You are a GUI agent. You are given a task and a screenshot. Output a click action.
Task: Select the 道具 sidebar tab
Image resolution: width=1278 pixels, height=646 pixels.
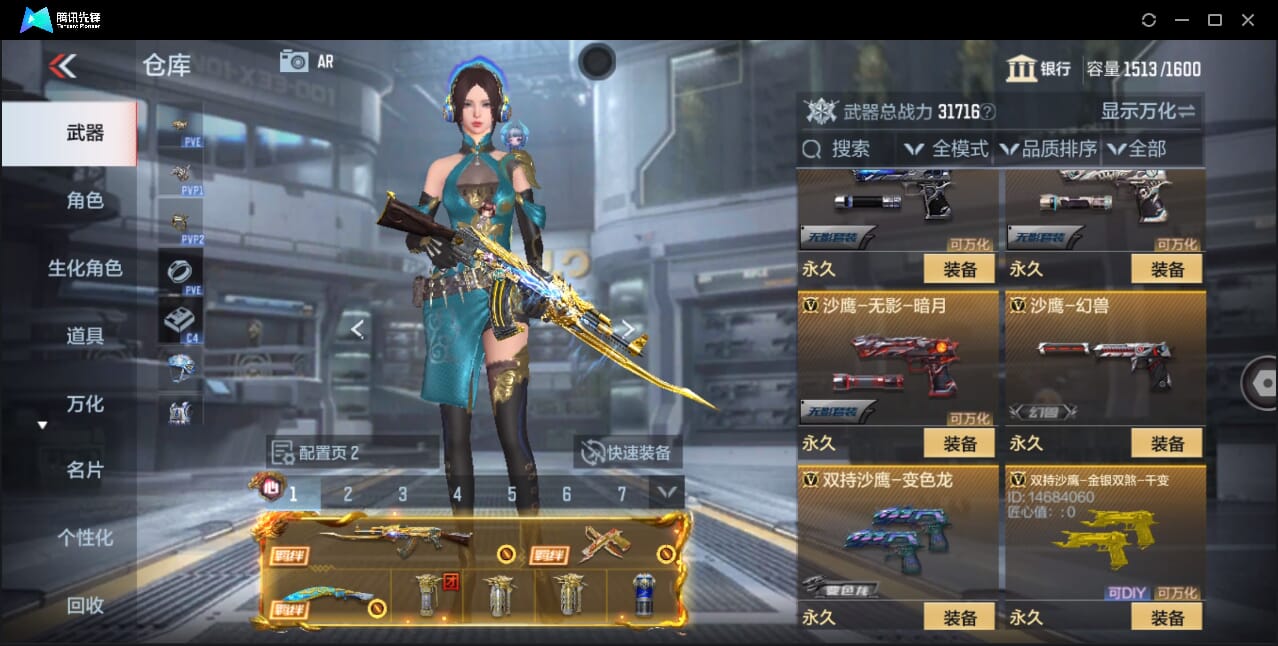point(85,336)
